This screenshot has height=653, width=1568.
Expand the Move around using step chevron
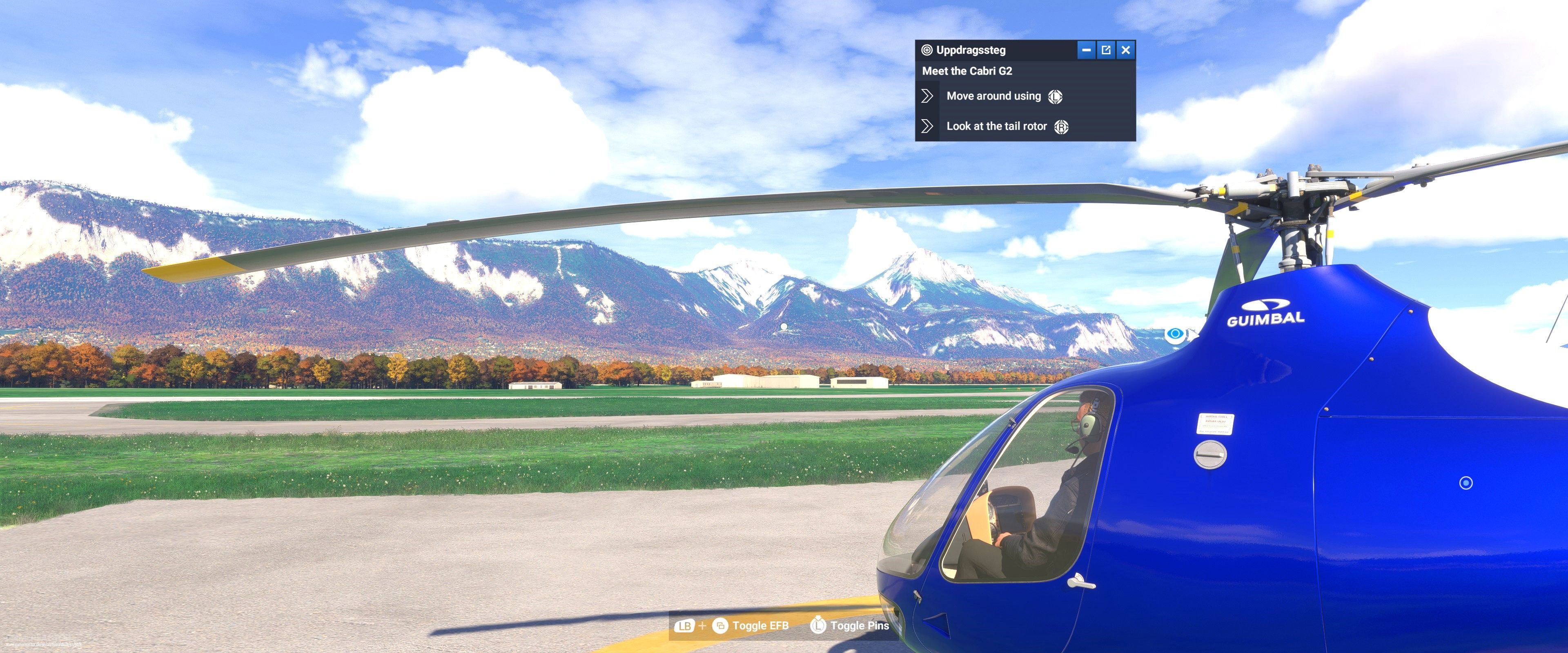pyautogui.click(x=928, y=96)
